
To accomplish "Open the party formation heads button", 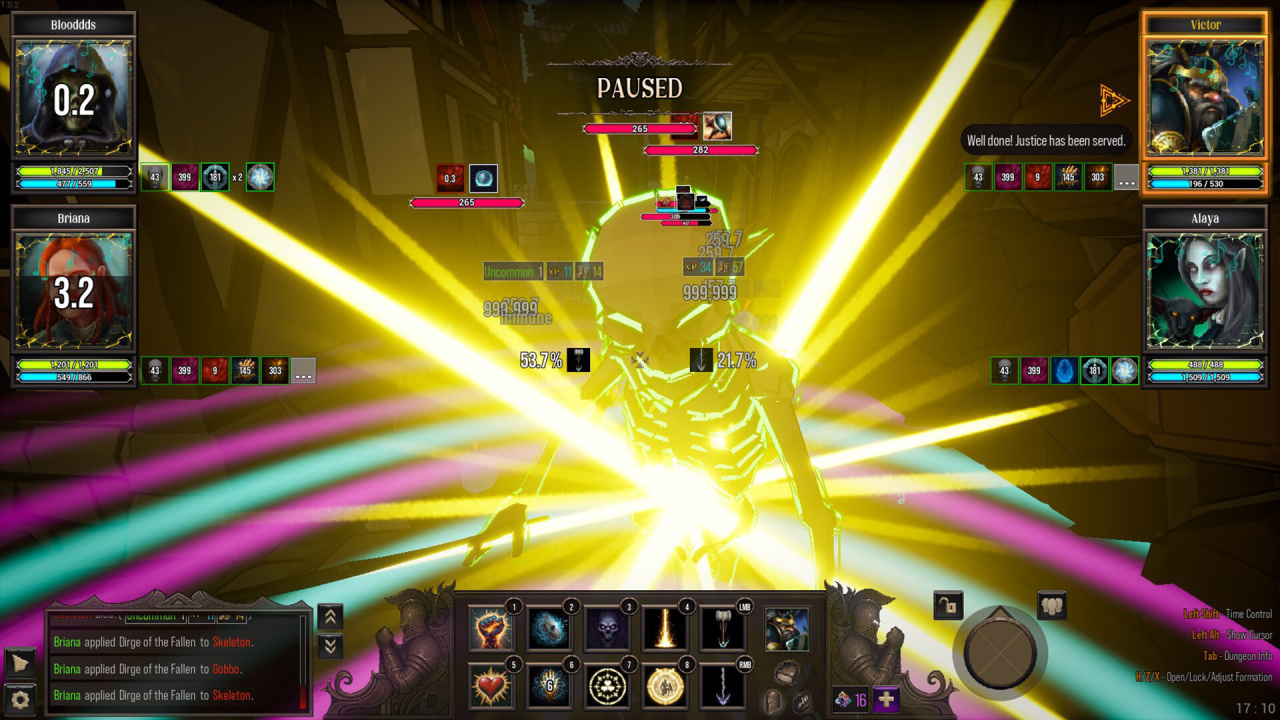I will click(x=1051, y=605).
